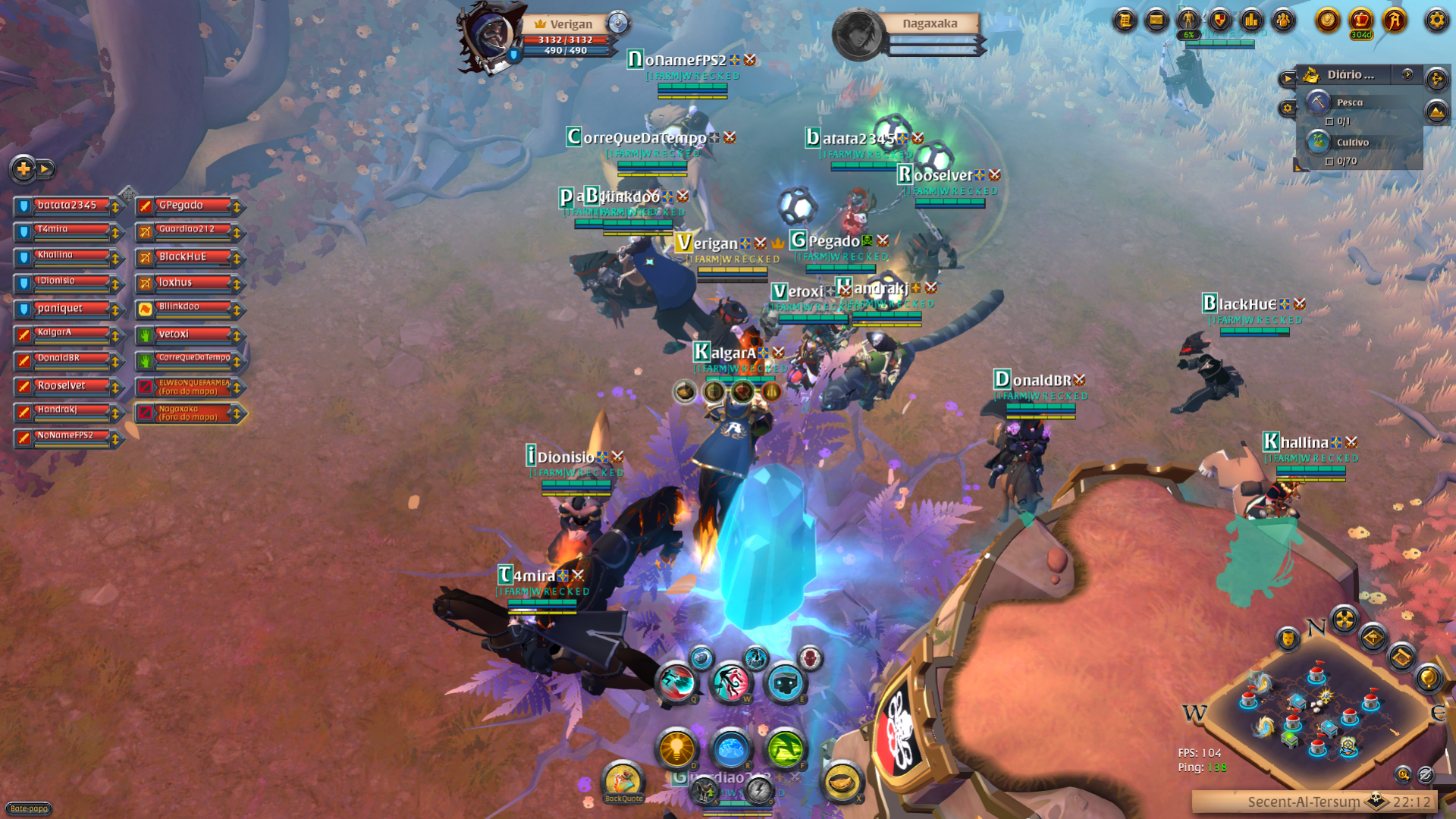The height and width of the screenshot is (819, 1456).
Task: Open the red crown premium icon
Action: (1361, 20)
